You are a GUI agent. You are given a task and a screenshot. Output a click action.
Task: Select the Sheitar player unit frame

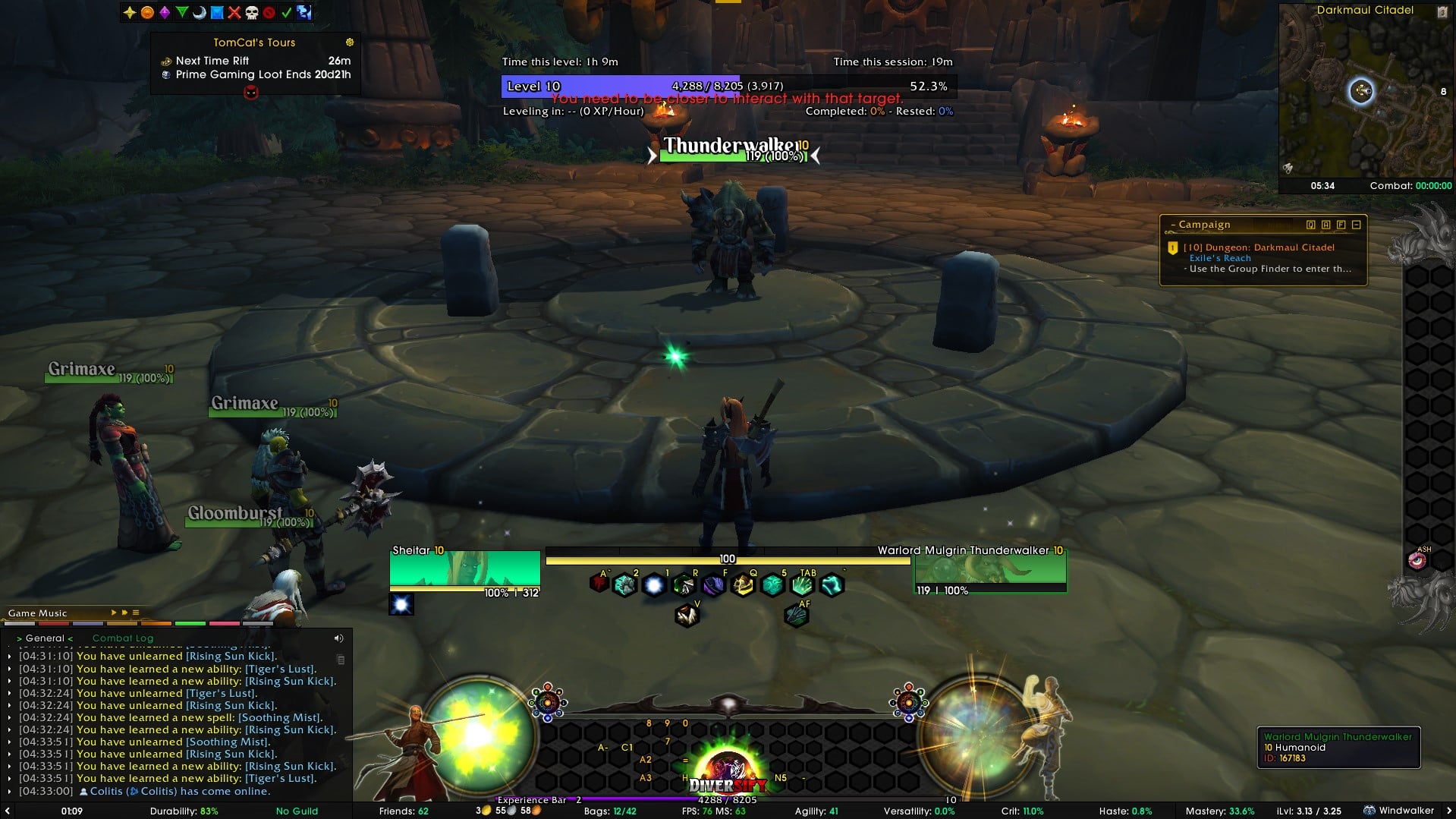point(464,571)
